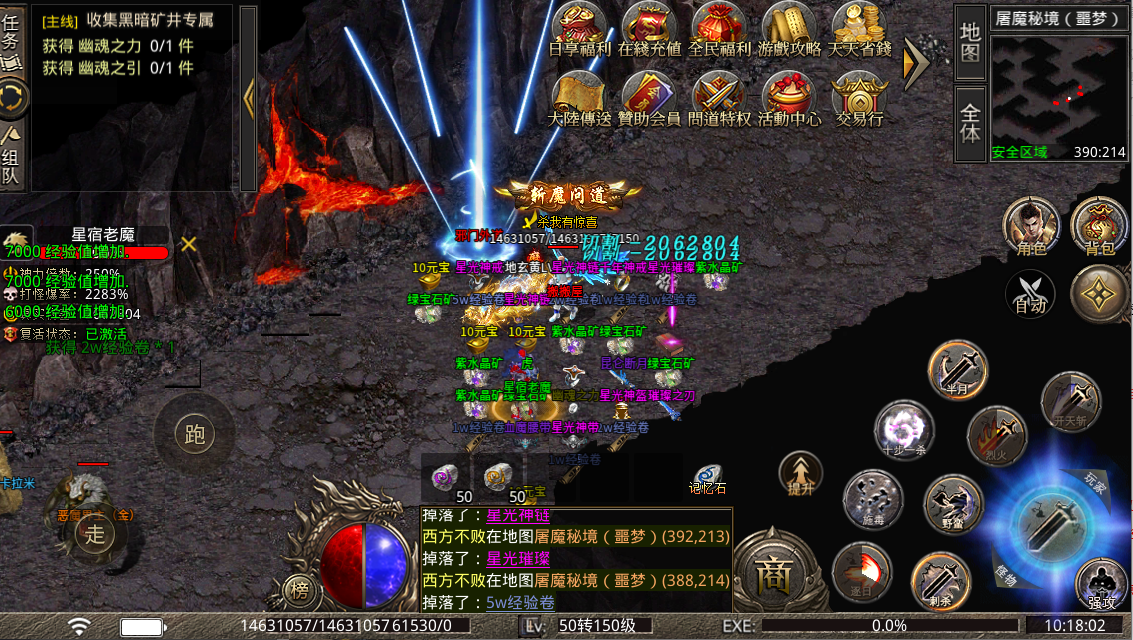
Task: Open the 全民福利 welfare bag icon
Action: click(720, 30)
